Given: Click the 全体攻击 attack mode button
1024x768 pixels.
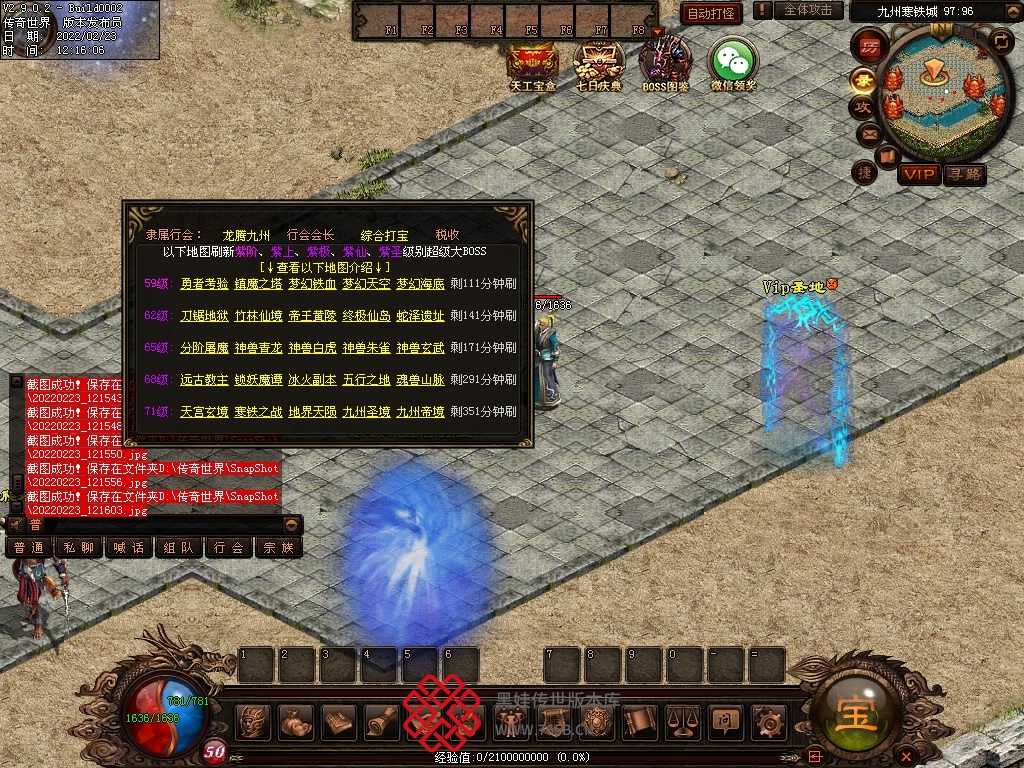Looking at the screenshot, I should click(x=808, y=10).
